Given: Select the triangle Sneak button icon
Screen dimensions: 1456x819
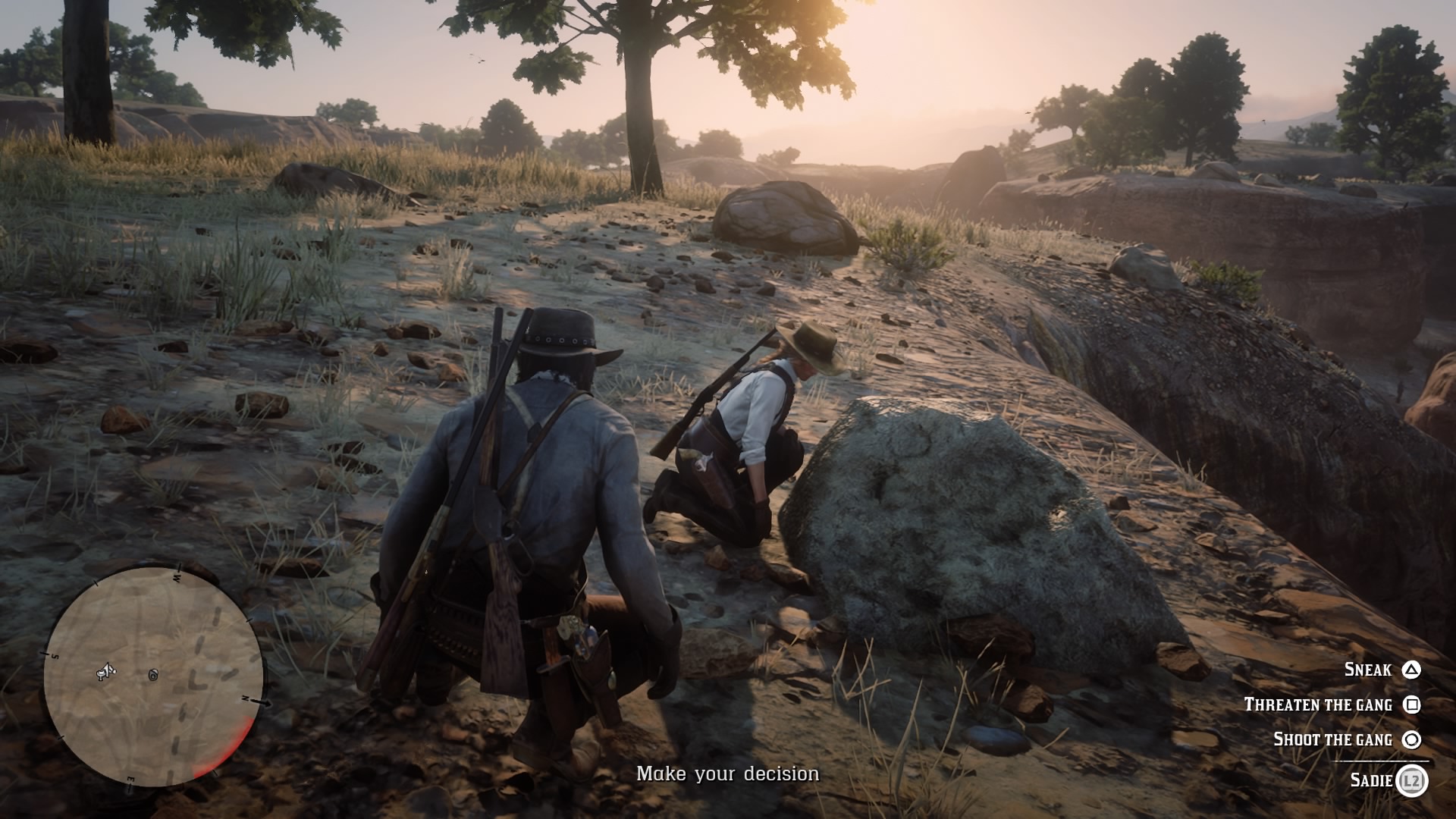Looking at the screenshot, I should [1412, 670].
